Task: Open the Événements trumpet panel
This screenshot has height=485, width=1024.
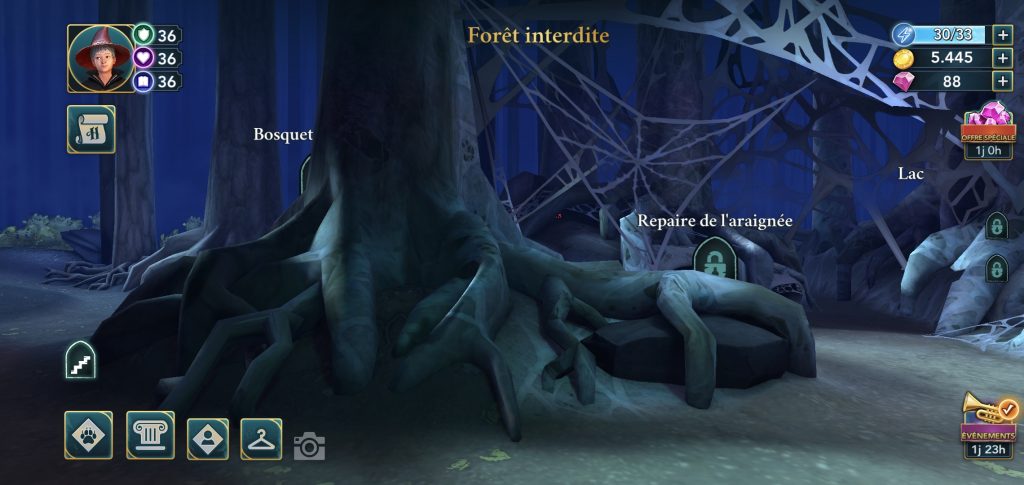Action: coord(989,424)
